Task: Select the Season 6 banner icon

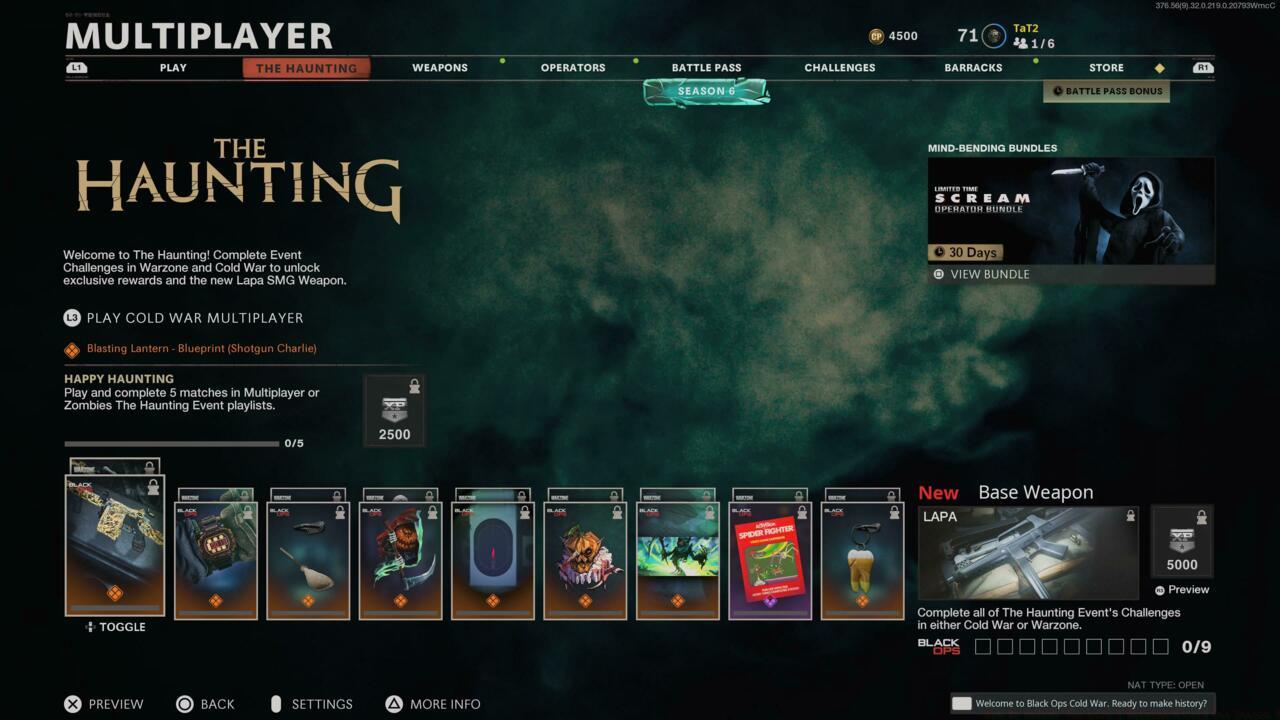Action: click(706, 90)
